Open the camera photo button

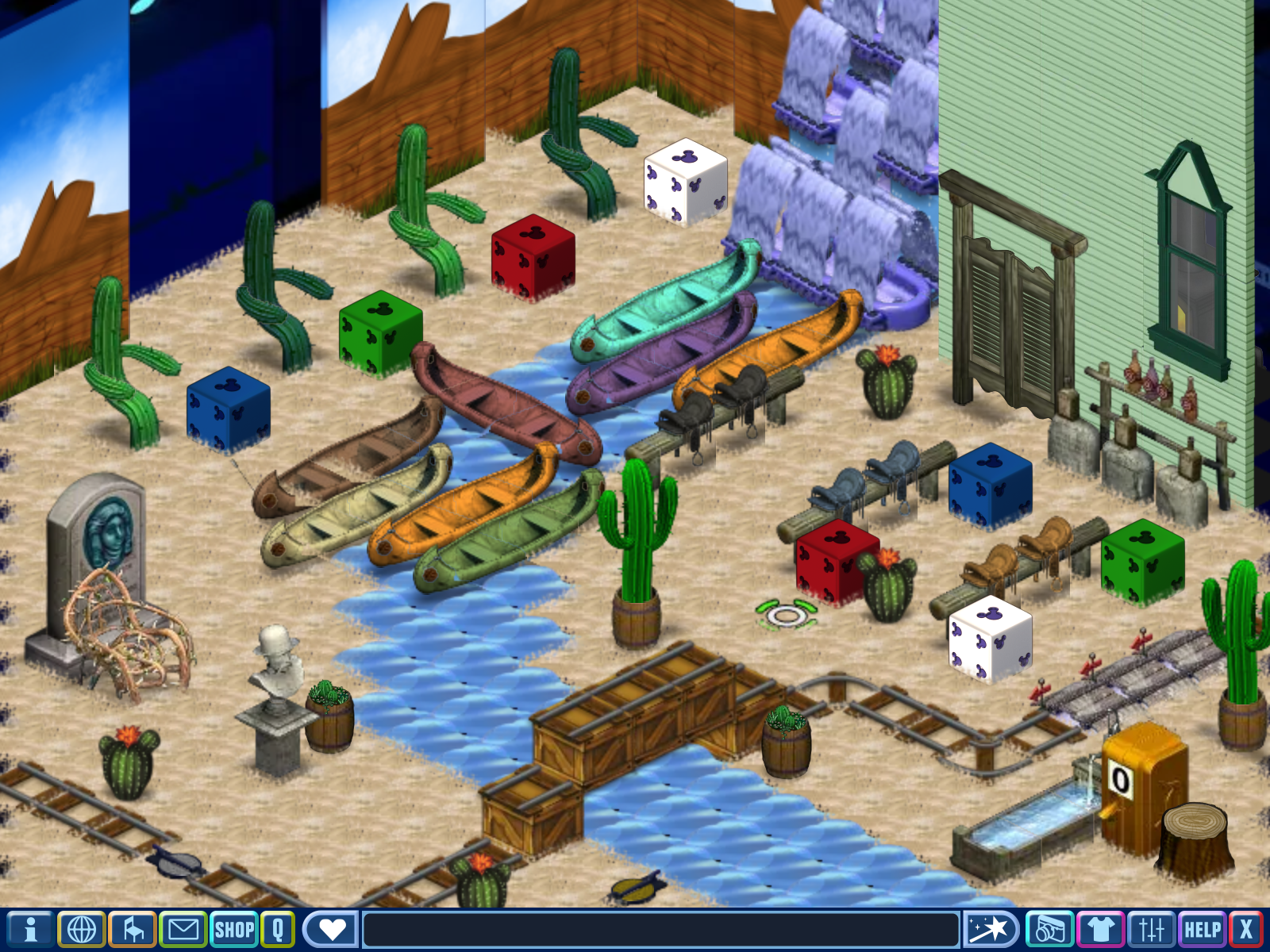point(1049,929)
